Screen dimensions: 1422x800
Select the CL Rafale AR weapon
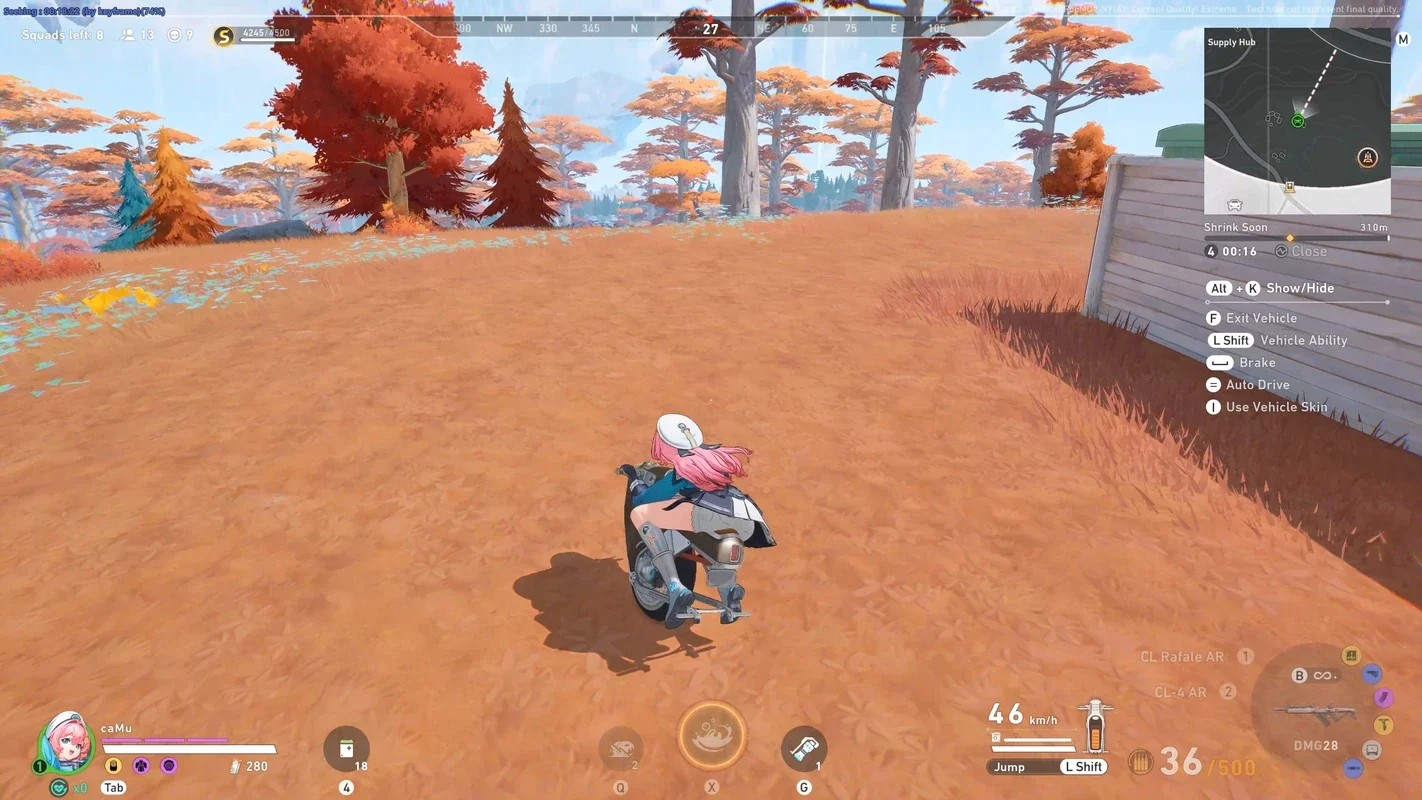[1182, 657]
